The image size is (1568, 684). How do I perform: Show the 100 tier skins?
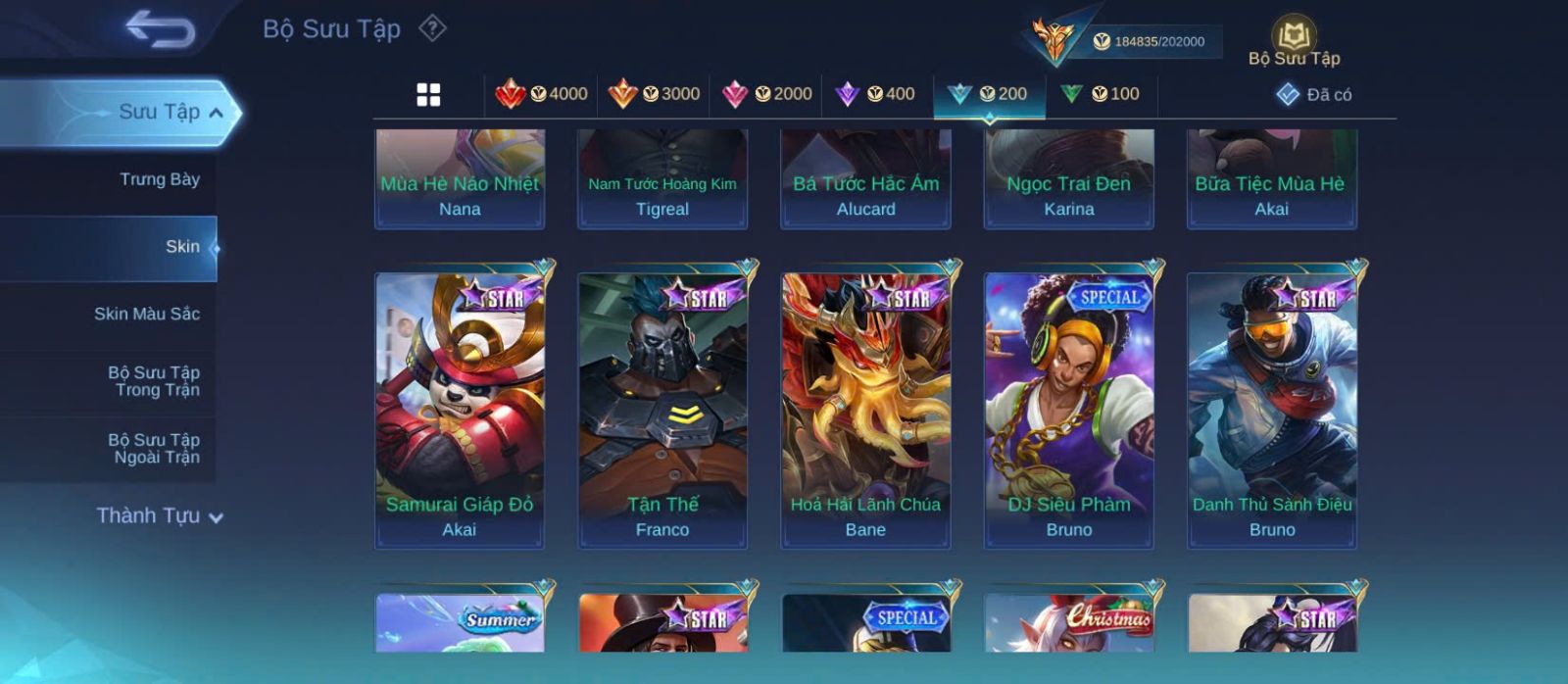[x=1101, y=94]
